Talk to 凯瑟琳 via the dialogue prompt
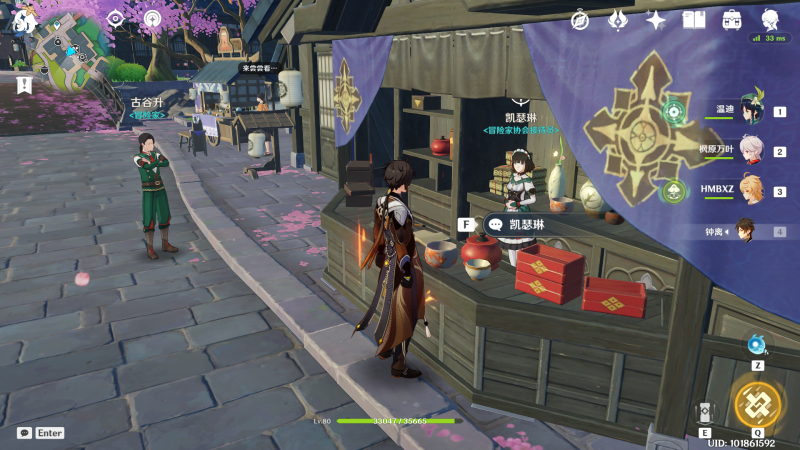The width and height of the screenshot is (800, 450). [520, 225]
